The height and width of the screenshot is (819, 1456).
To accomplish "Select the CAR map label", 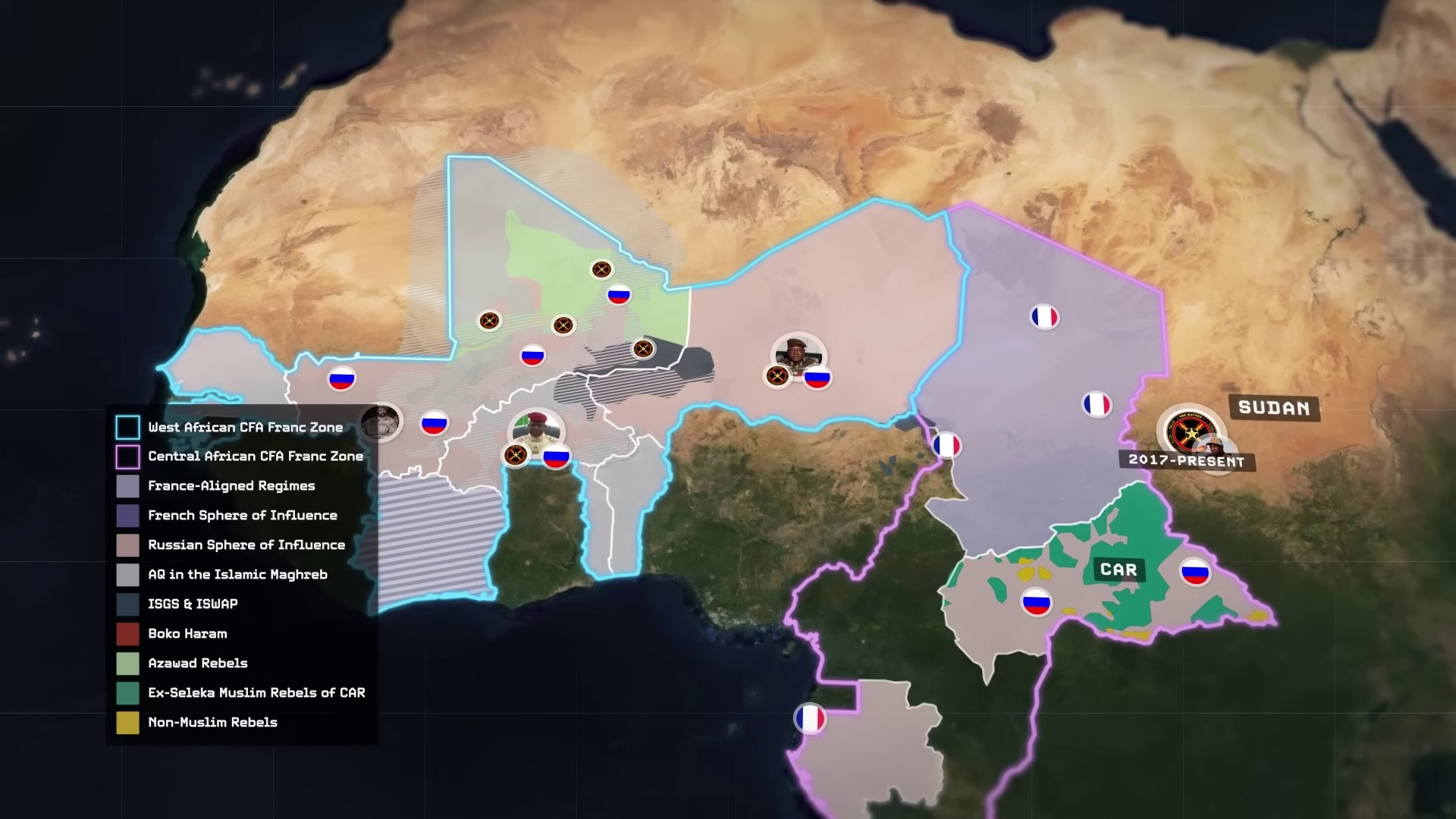I will pos(1119,570).
